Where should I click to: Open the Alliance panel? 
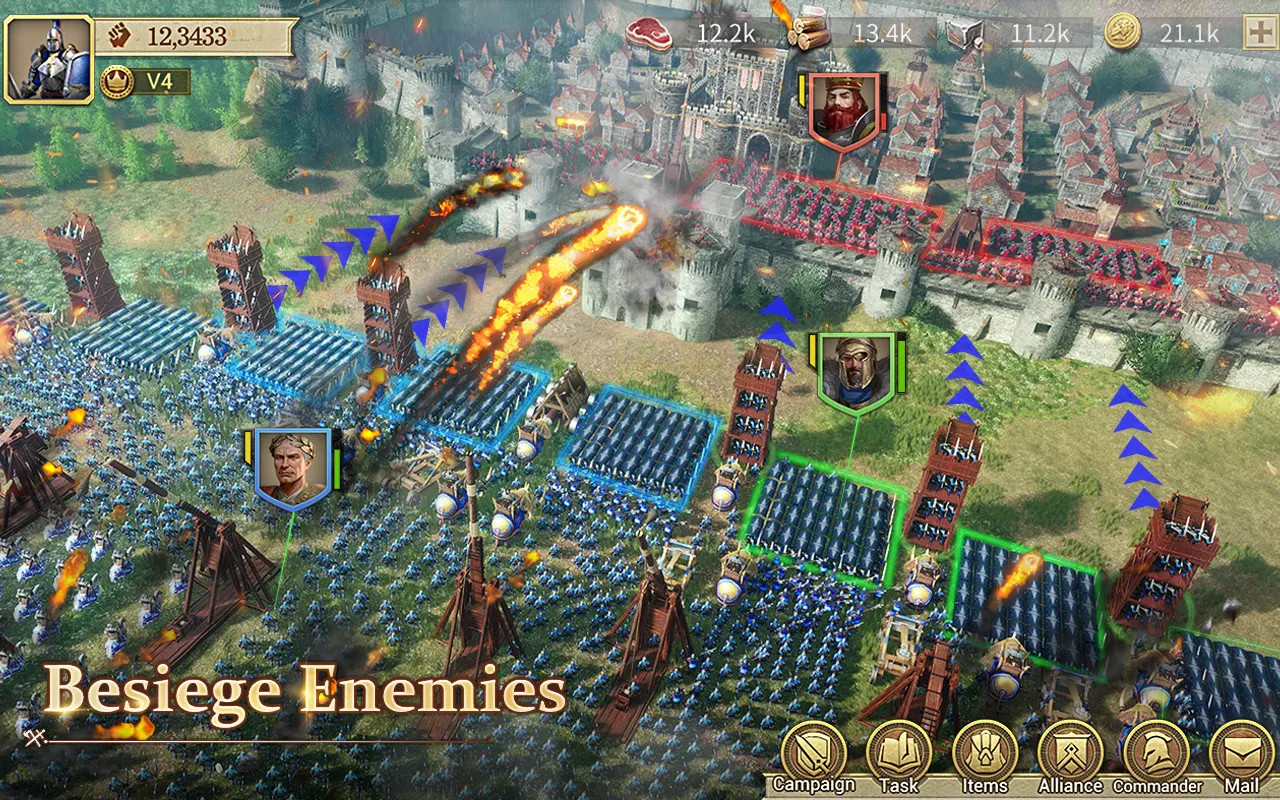(x=1070, y=757)
